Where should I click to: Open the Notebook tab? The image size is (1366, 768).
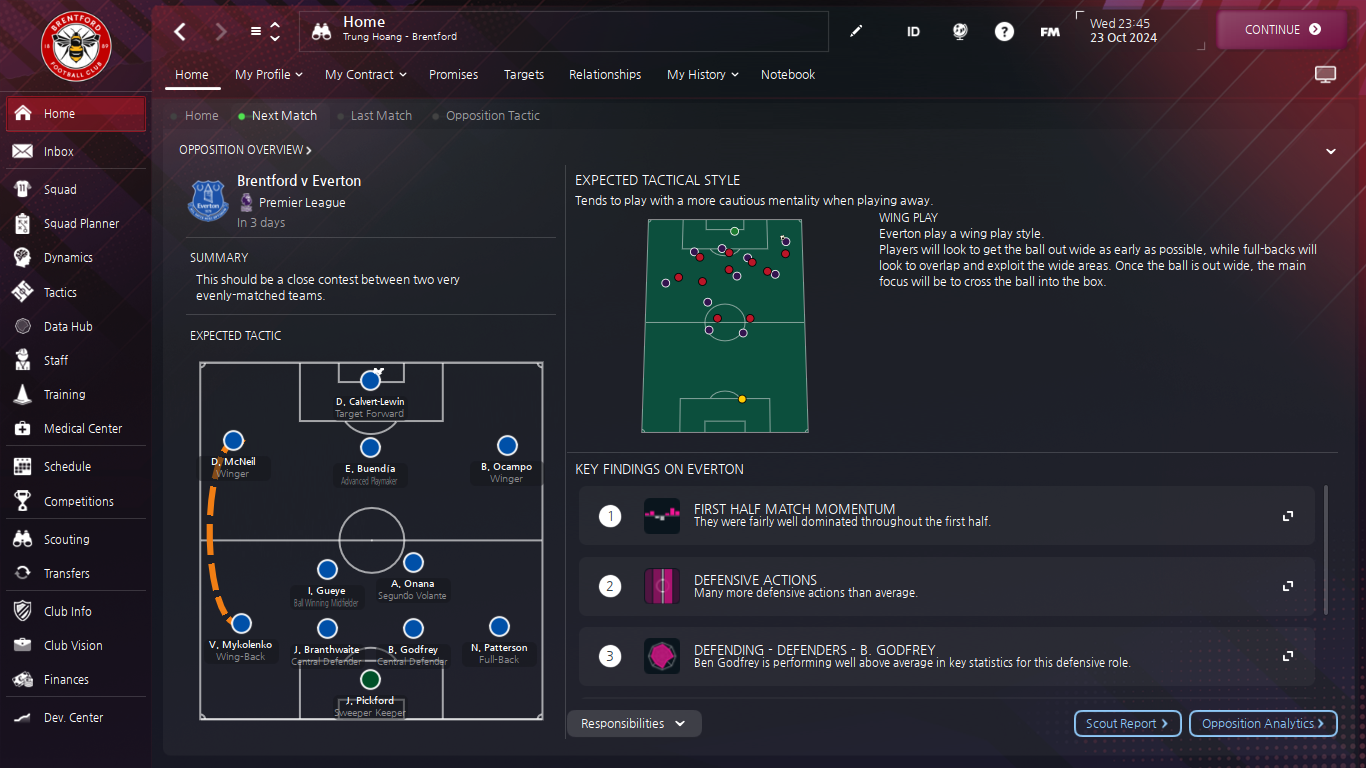click(788, 75)
